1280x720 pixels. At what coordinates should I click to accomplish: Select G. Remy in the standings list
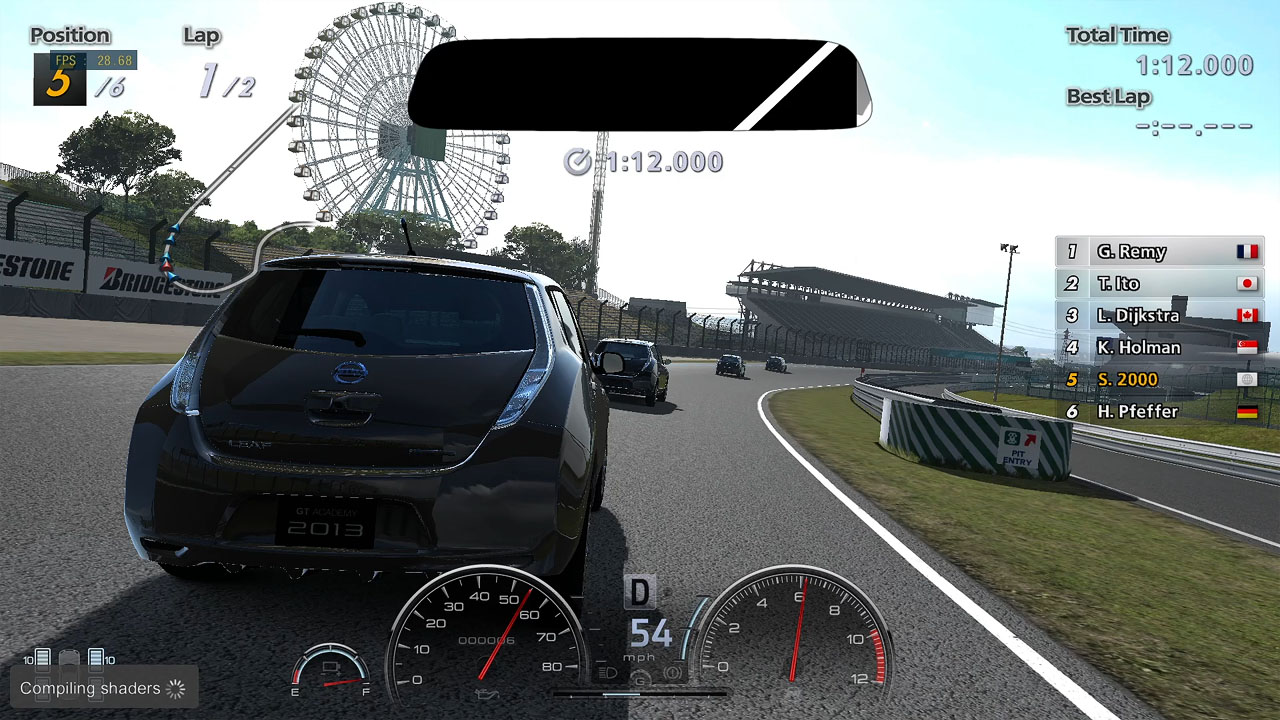tap(1159, 252)
